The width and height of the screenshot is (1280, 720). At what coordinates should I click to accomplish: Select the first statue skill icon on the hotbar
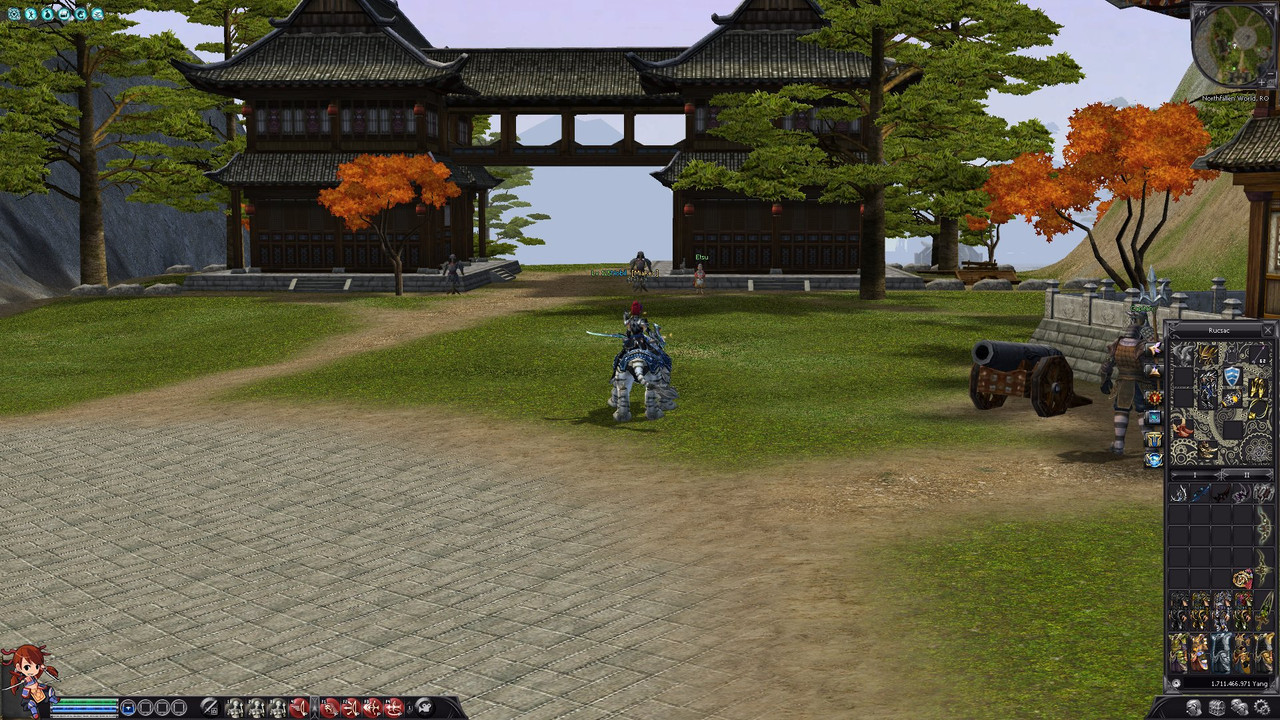[235, 708]
